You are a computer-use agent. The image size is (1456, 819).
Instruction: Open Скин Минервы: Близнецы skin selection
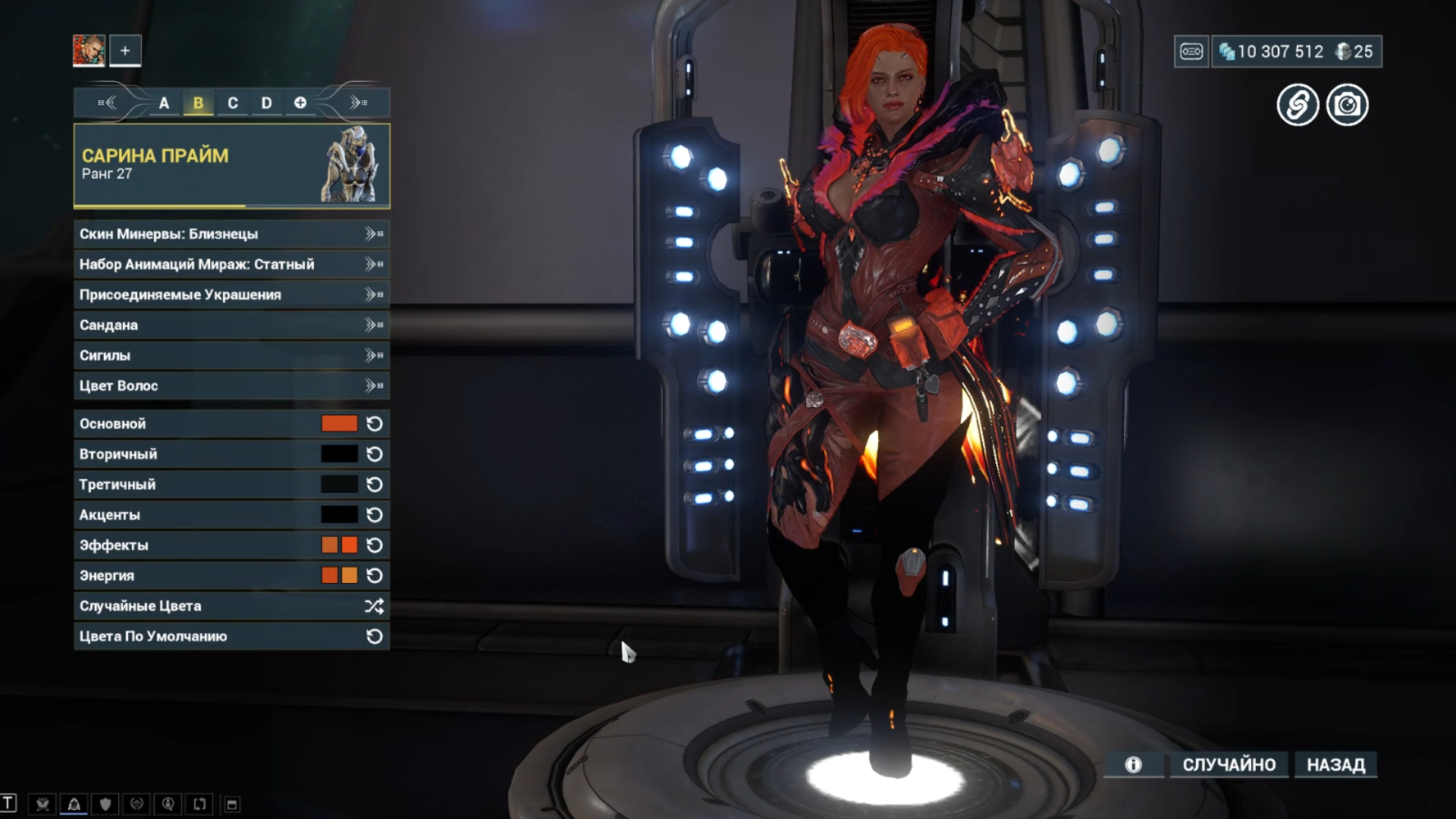231,234
